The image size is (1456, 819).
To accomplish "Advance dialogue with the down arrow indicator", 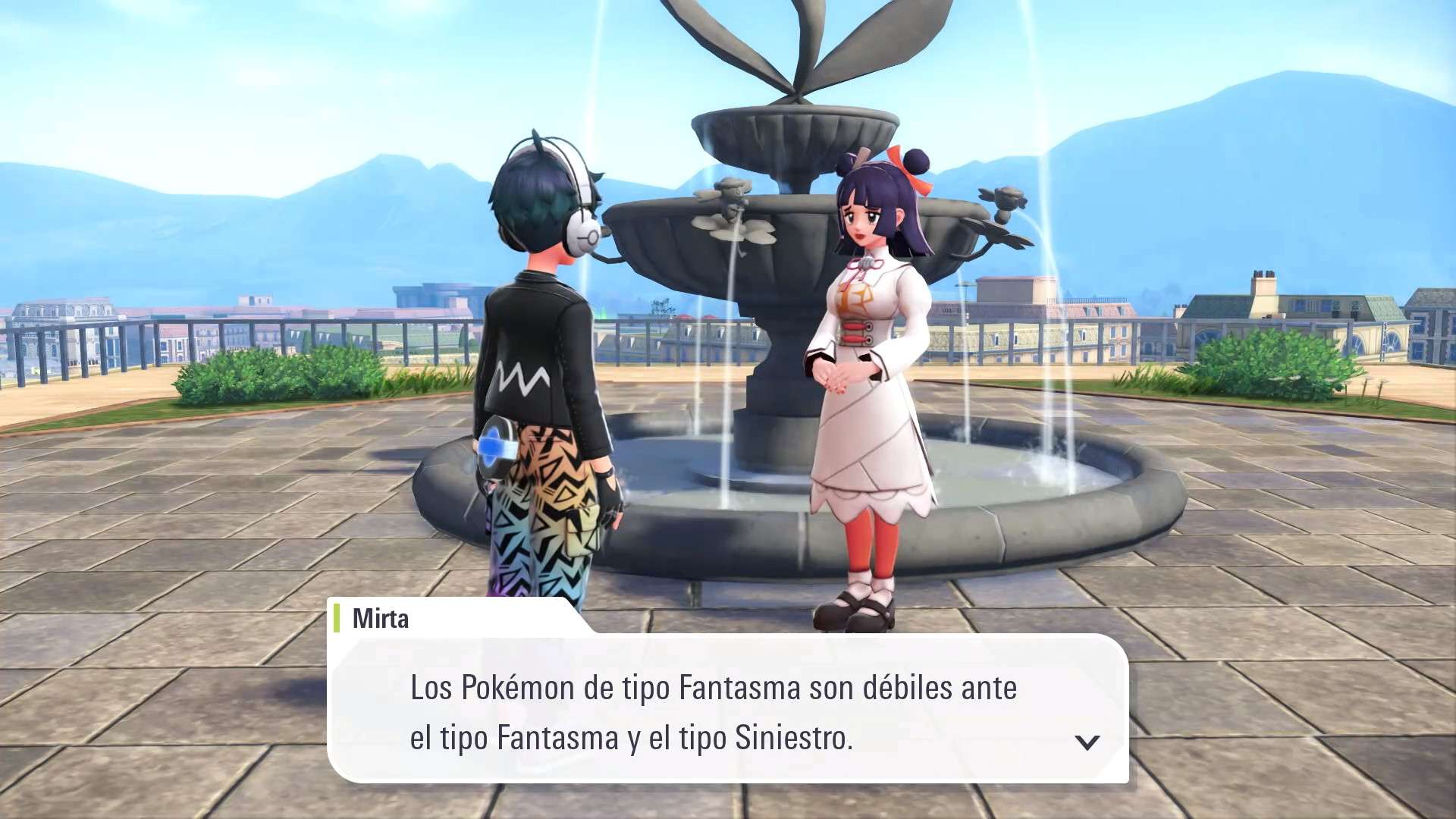I will pos(1087,742).
